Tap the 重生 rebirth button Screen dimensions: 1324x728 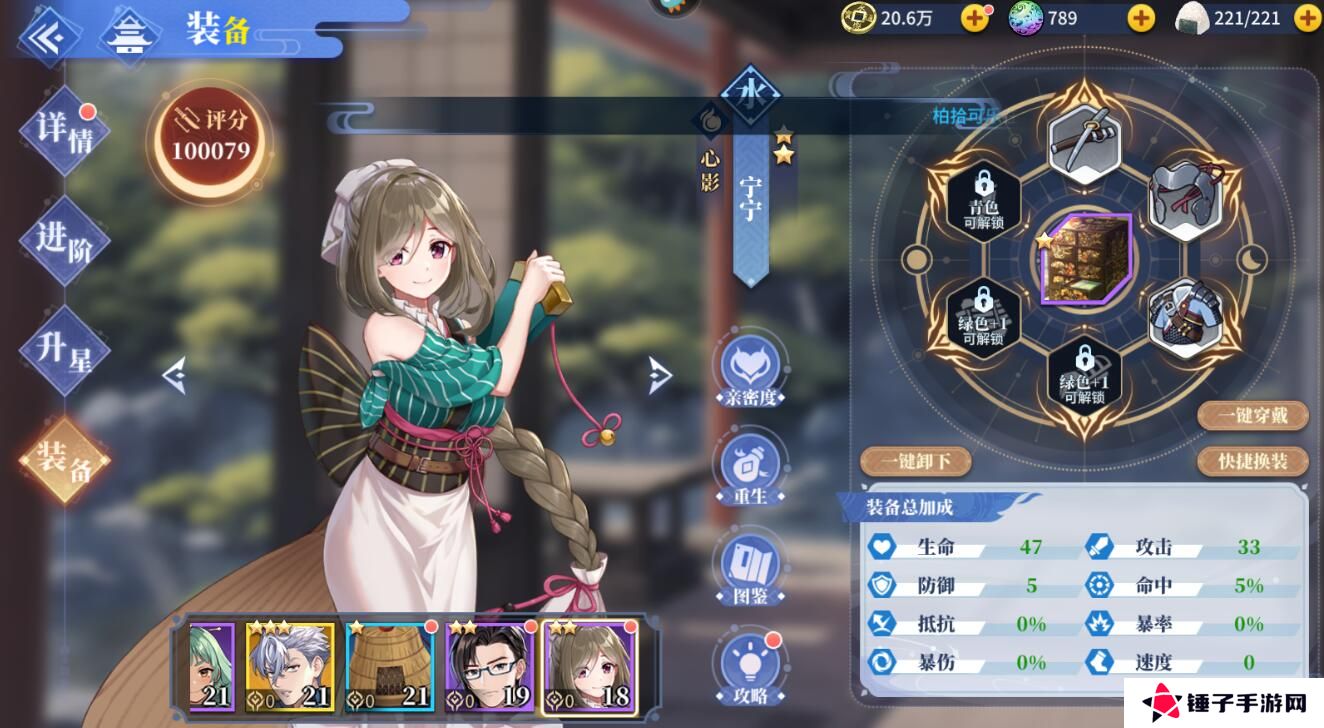(x=748, y=469)
